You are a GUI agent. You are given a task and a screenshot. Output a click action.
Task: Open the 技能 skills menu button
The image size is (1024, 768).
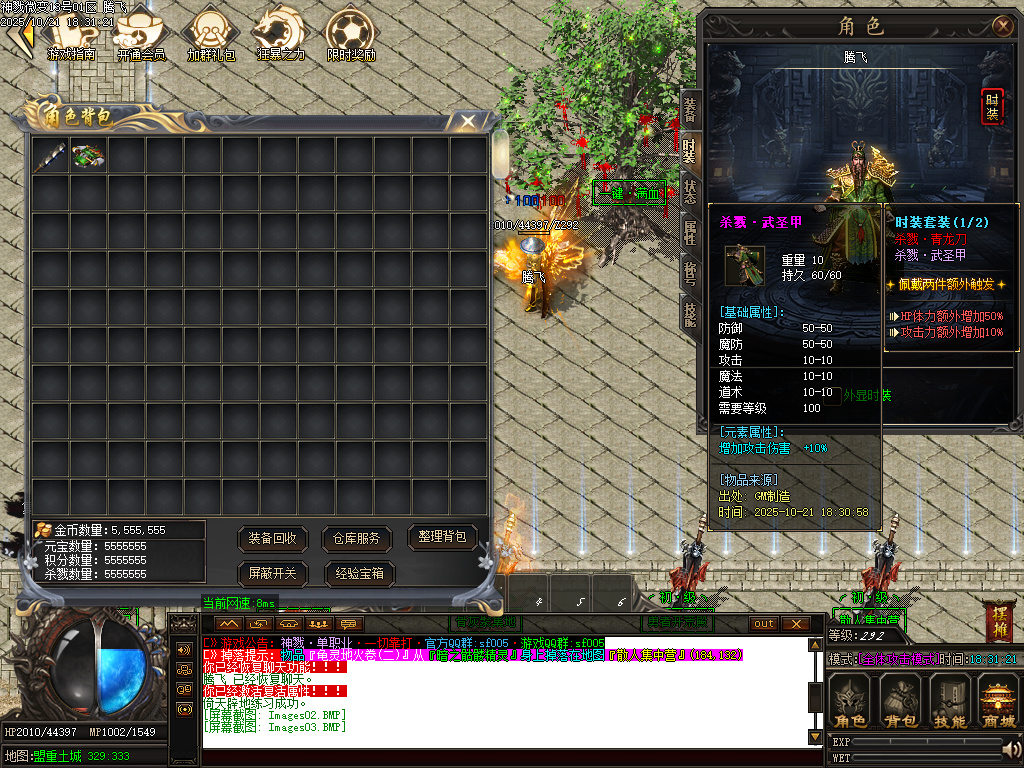(x=948, y=700)
